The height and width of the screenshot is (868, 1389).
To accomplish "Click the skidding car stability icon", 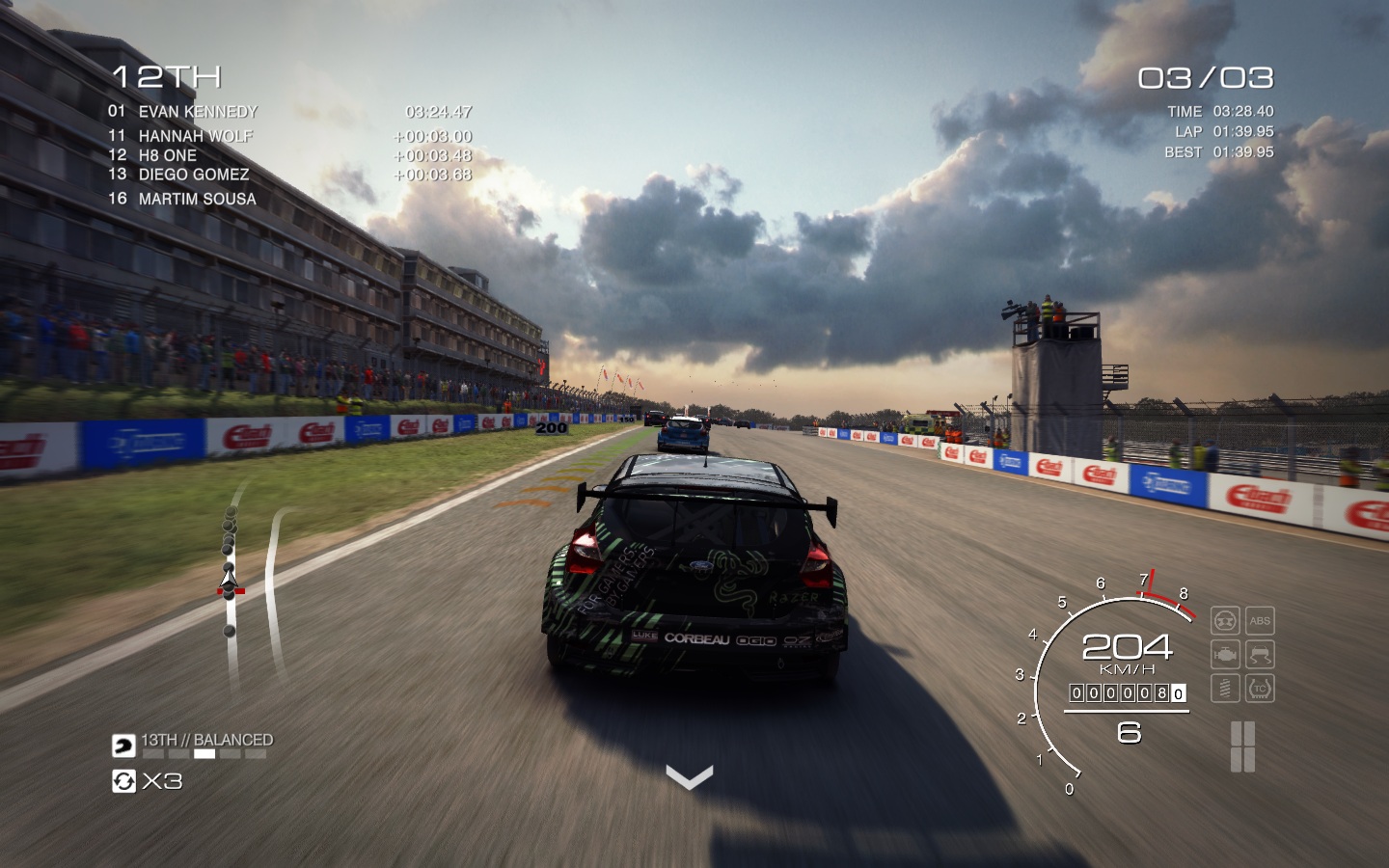I will click(1260, 655).
